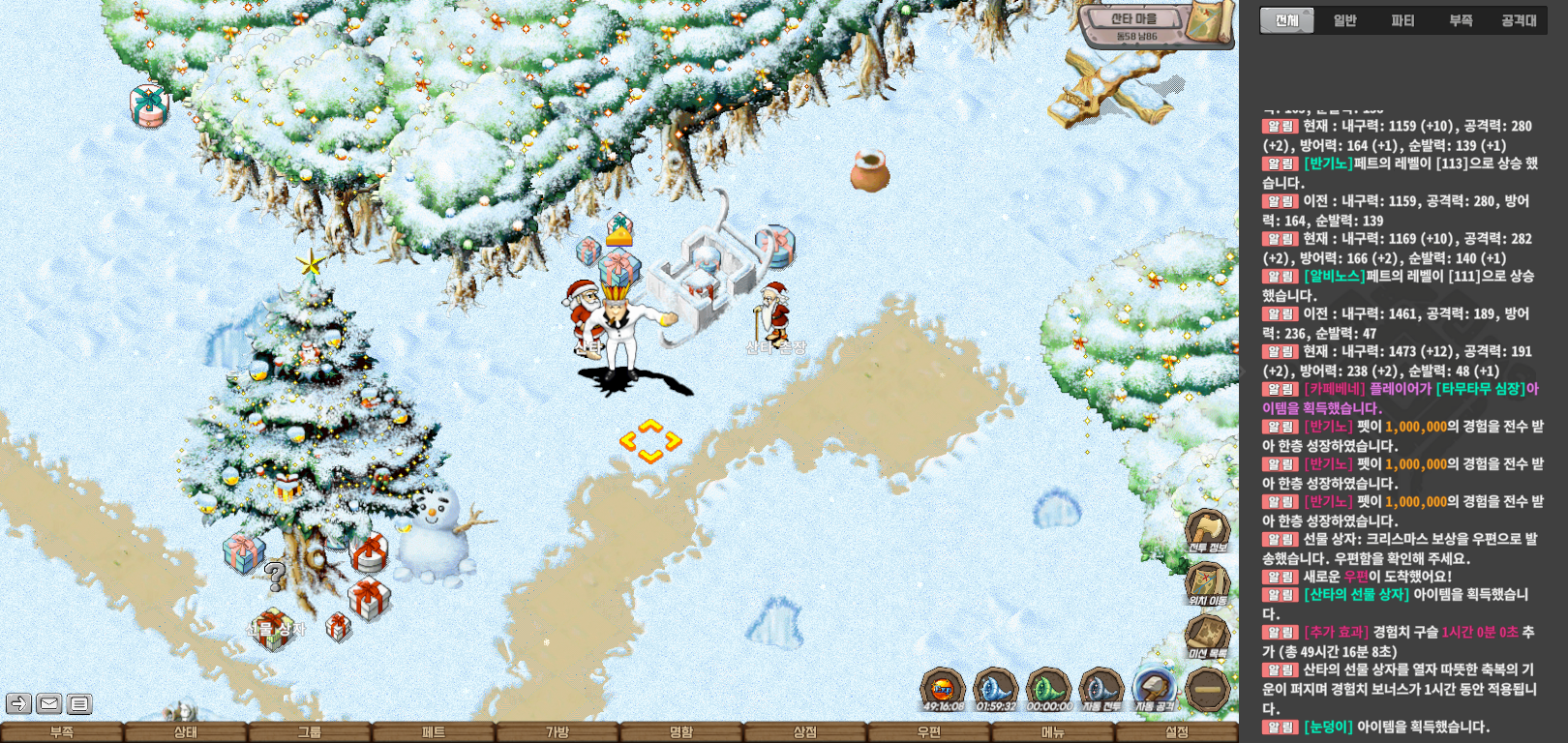Switch chat to the 일반 tab
Viewport: 1568px width, 743px height.
[x=1344, y=20]
